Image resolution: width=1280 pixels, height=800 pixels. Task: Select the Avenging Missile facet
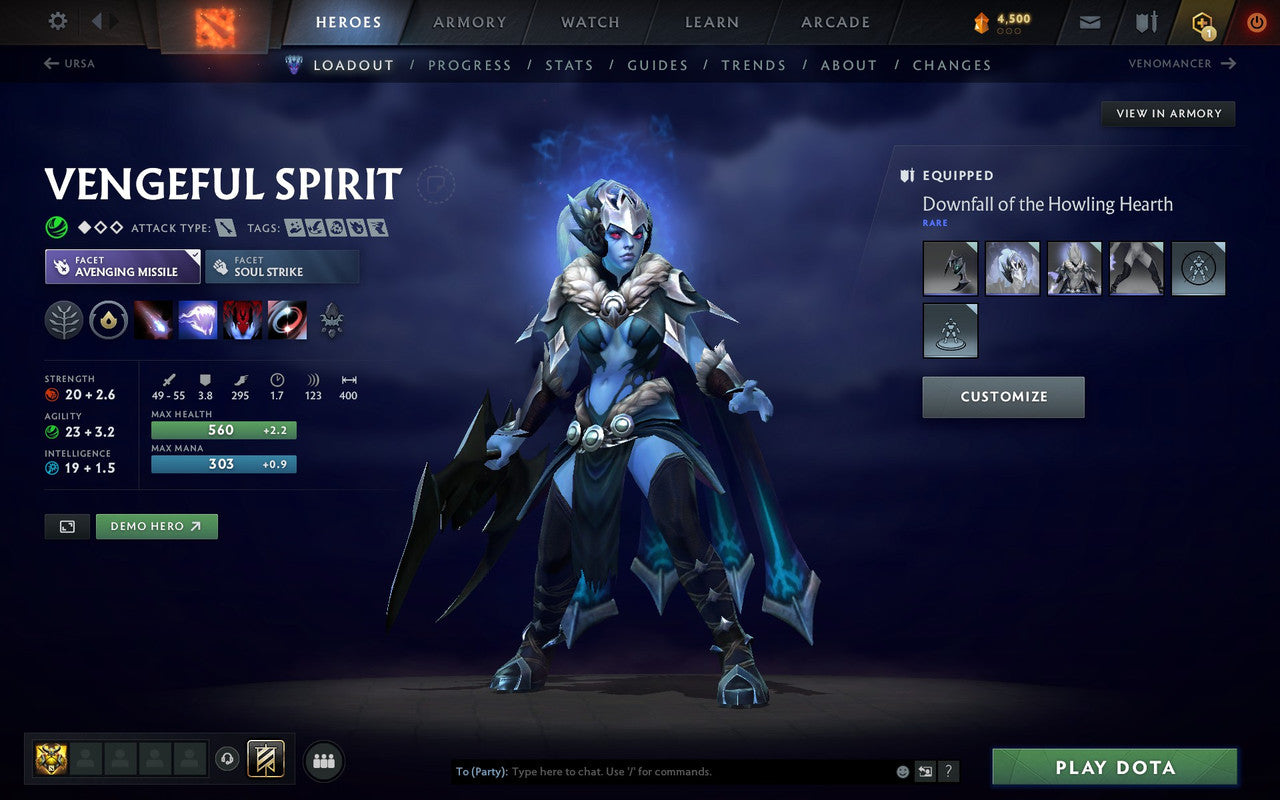point(122,266)
